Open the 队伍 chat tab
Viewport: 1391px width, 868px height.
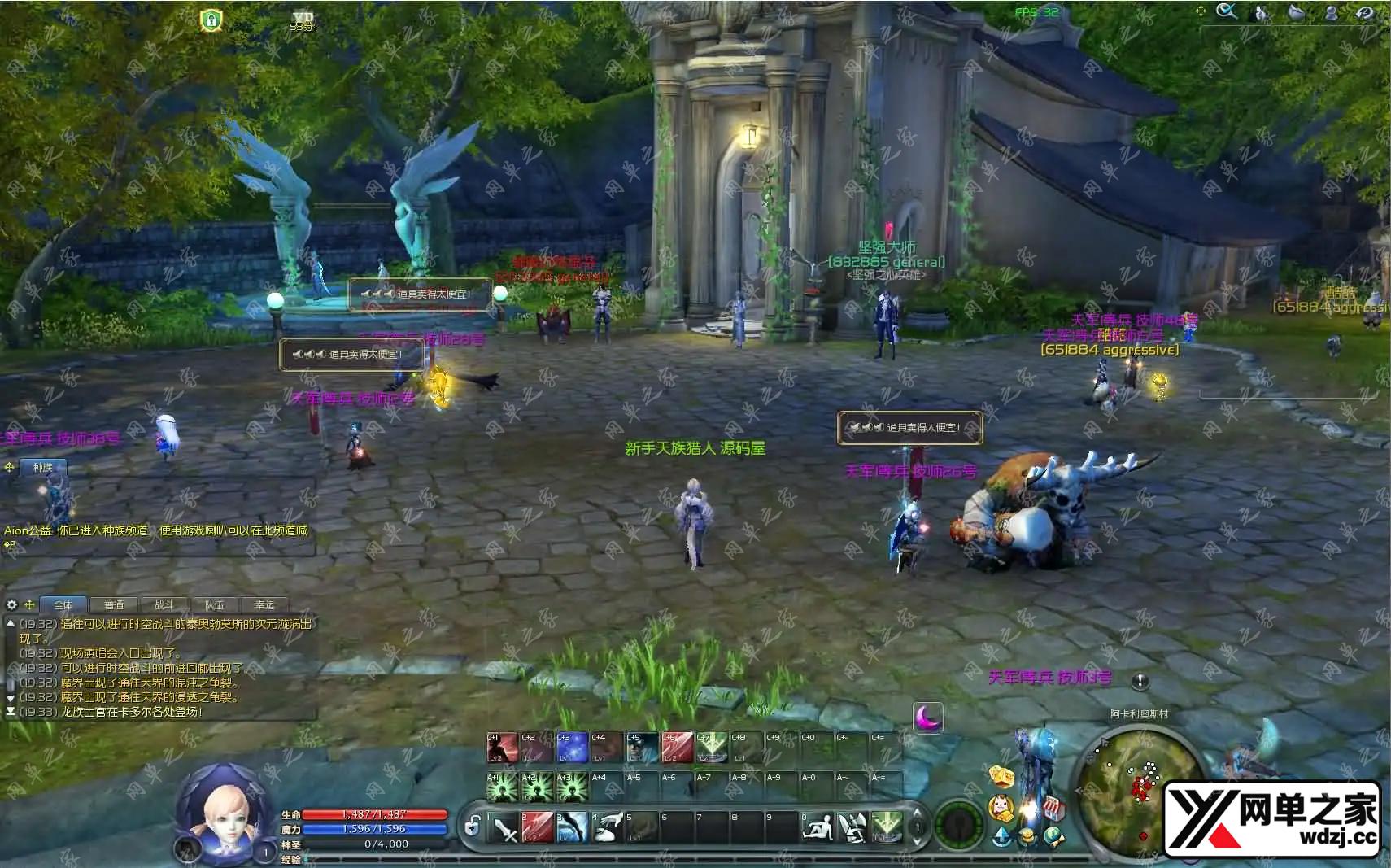[215, 605]
